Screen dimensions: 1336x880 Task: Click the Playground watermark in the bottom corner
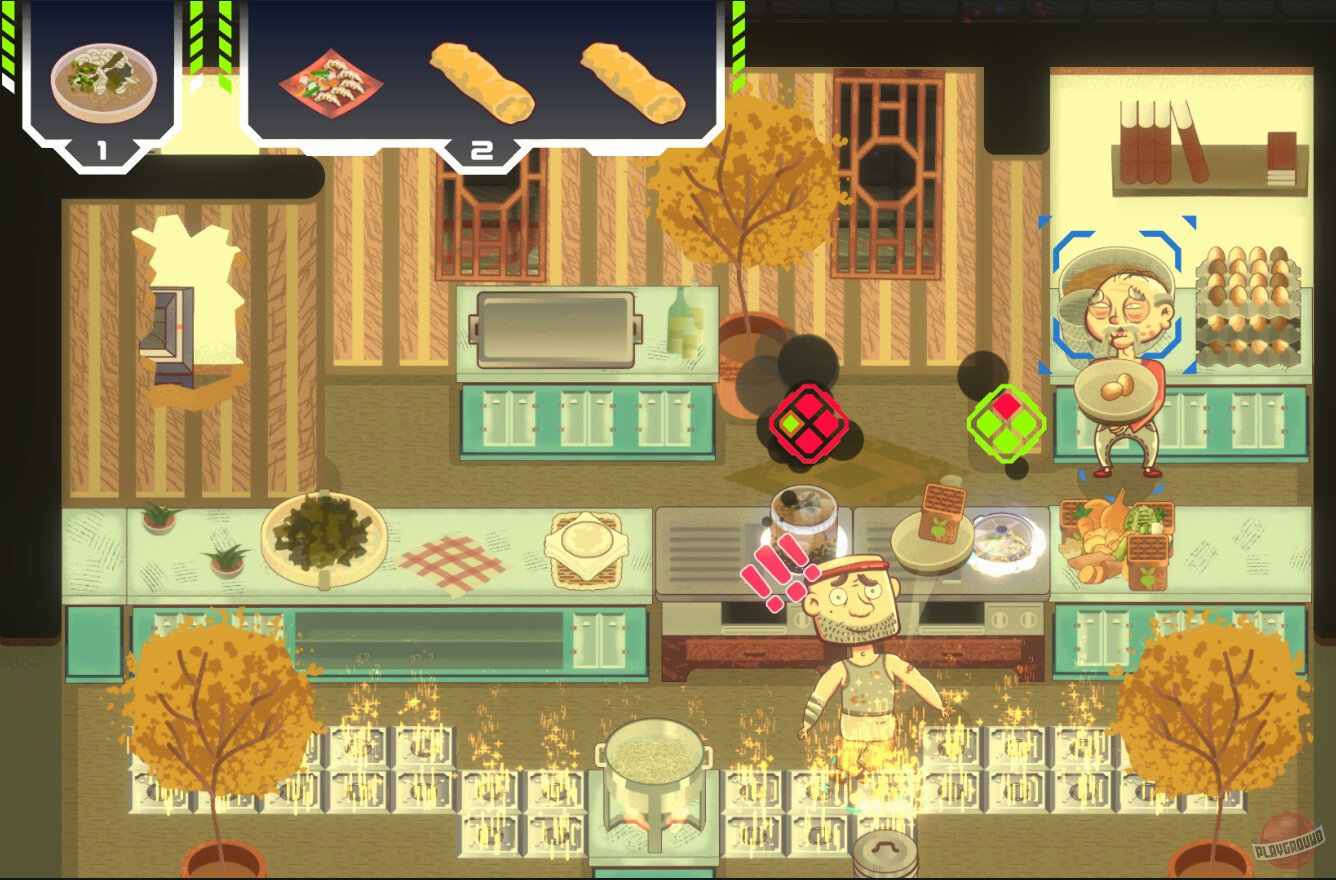click(1289, 845)
